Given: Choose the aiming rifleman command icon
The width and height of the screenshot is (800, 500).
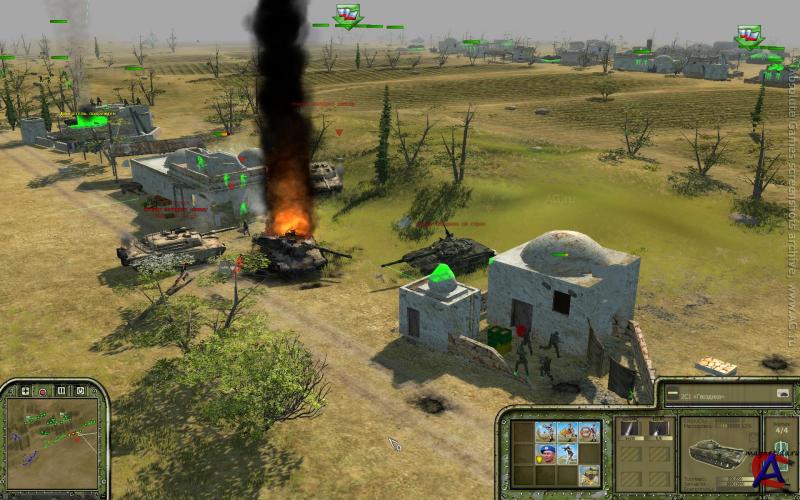Looking at the screenshot, I should [x=567, y=453].
